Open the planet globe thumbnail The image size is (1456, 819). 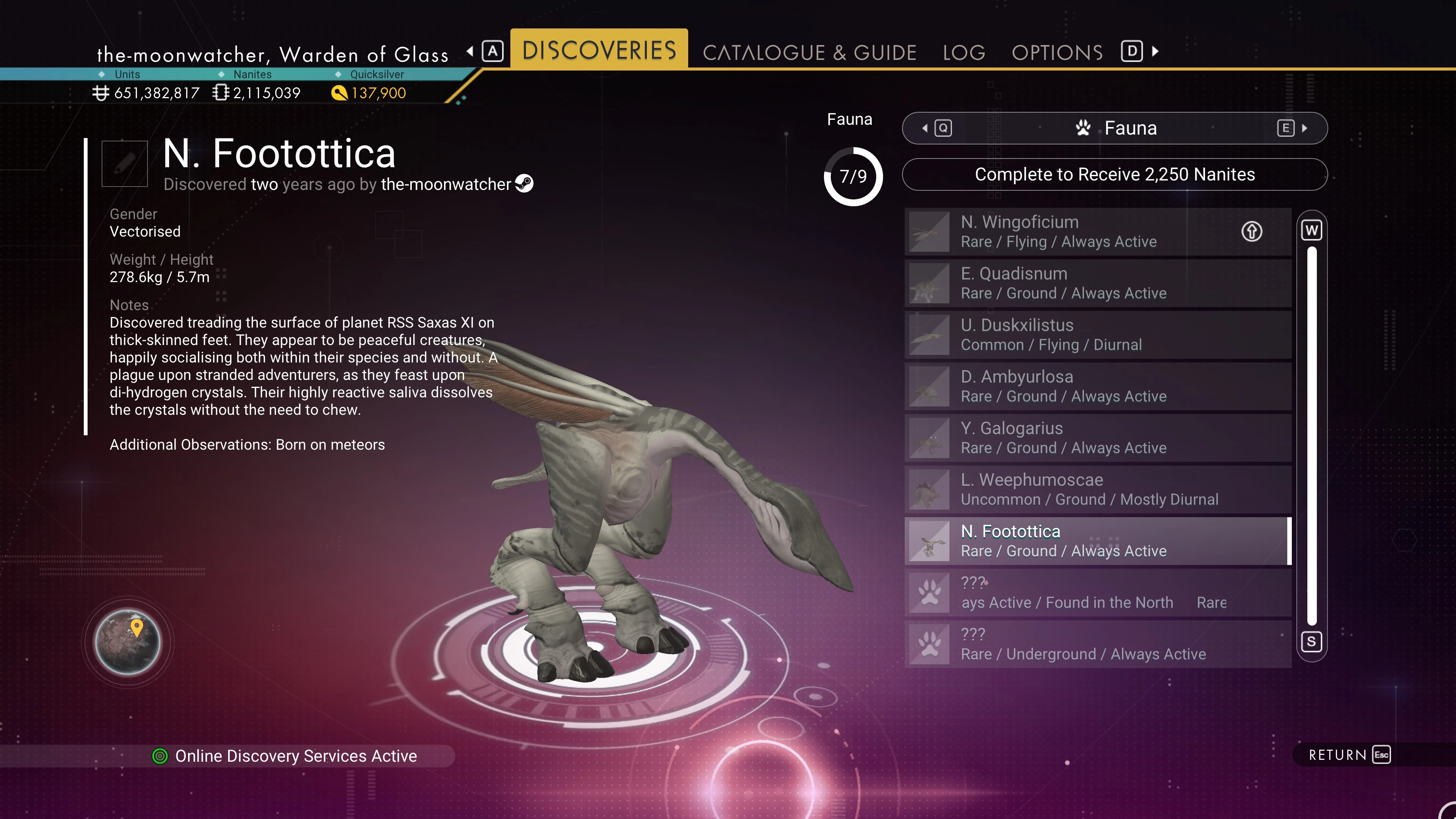pyautogui.click(x=128, y=642)
